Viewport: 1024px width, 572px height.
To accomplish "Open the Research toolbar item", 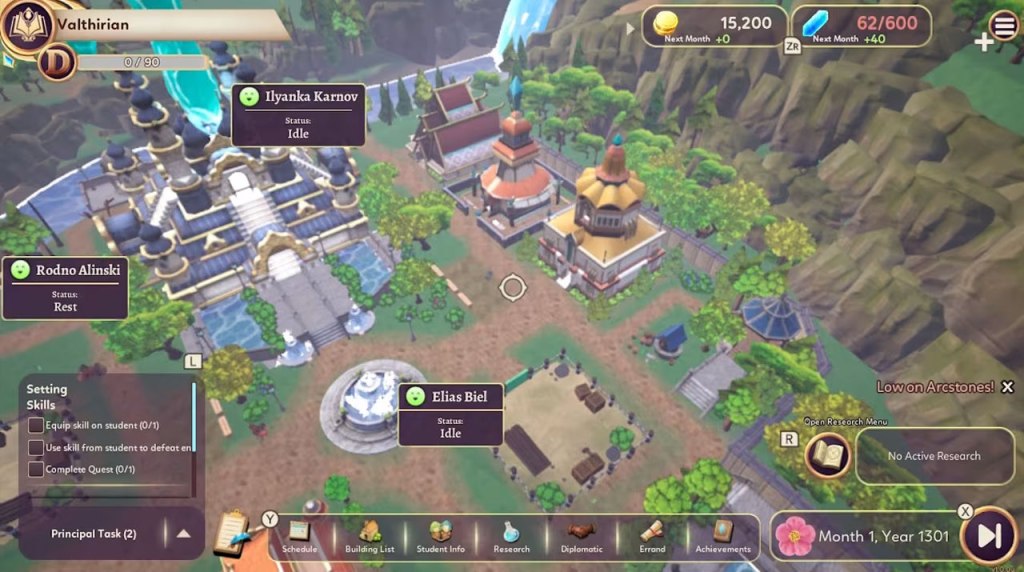I will tap(511, 536).
